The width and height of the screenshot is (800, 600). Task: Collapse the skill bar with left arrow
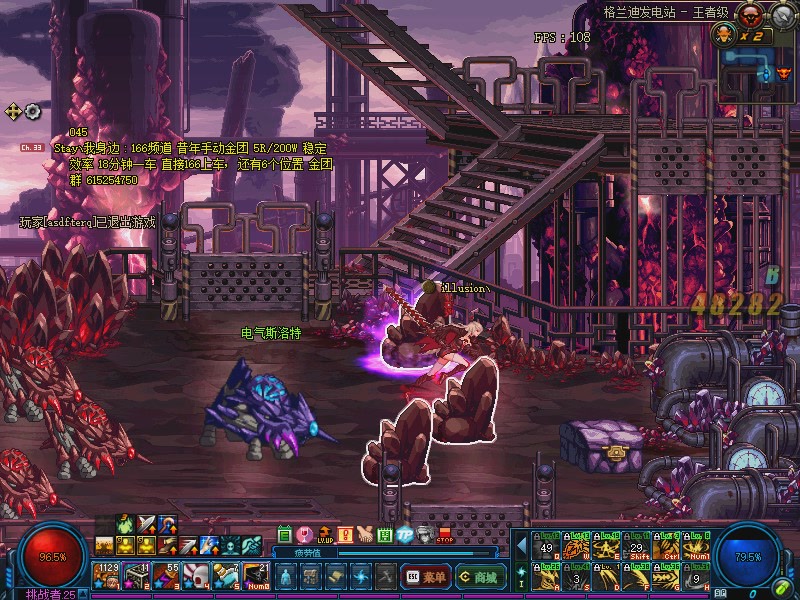coord(521,546)
